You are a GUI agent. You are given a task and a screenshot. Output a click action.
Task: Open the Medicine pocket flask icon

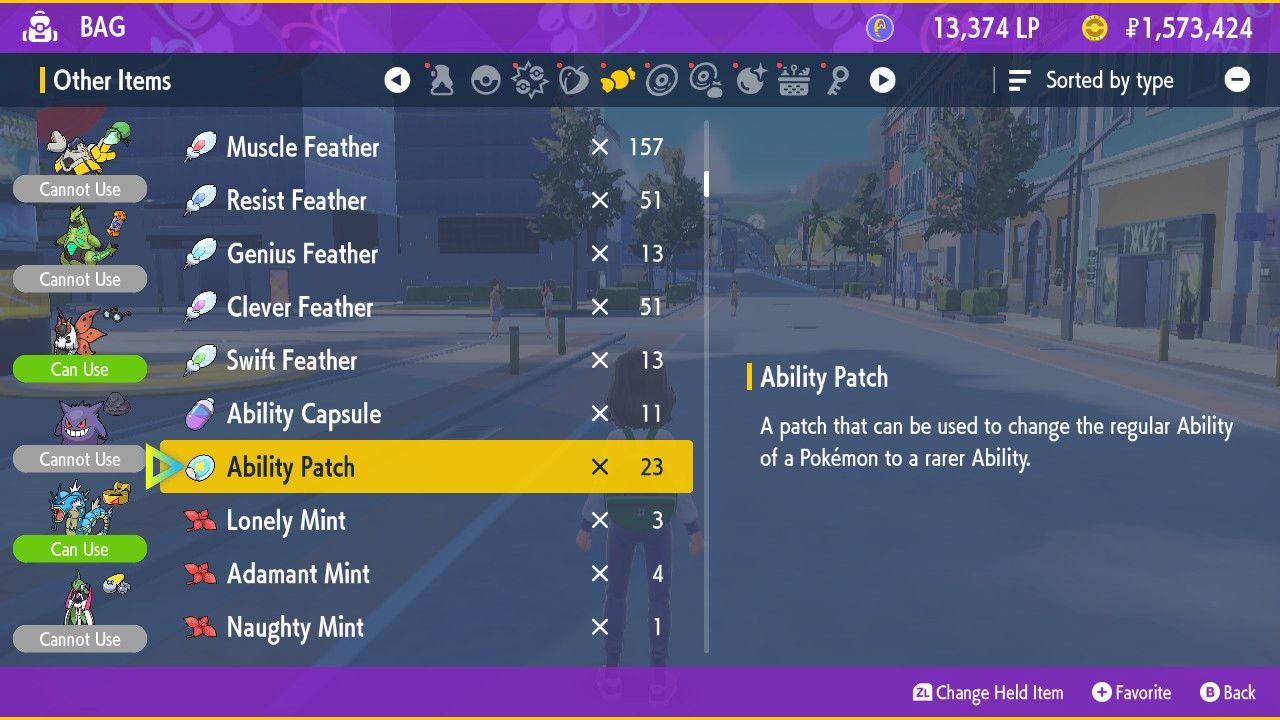(441, 80)
